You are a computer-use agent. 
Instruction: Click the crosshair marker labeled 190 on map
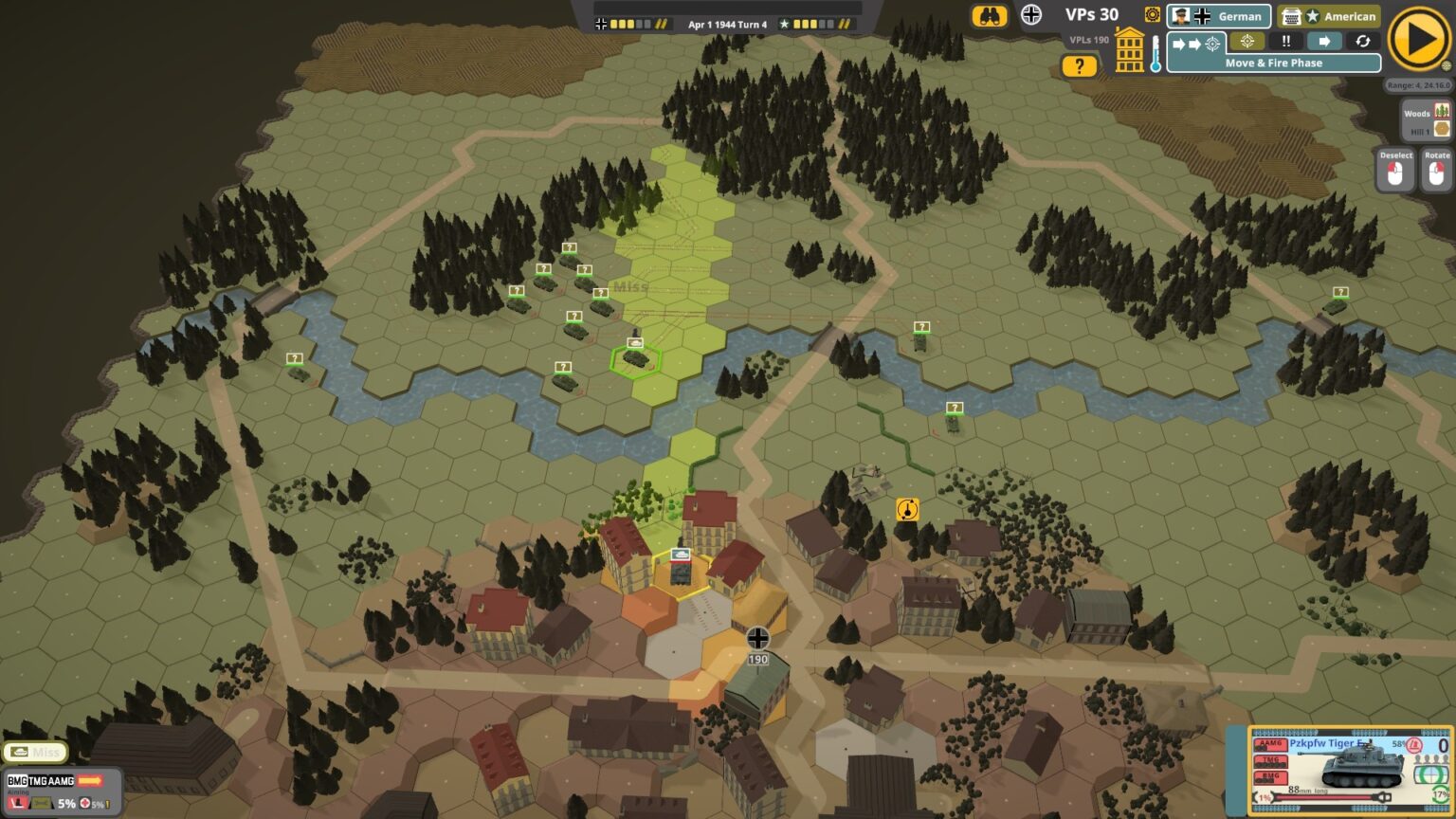point(757,638)
